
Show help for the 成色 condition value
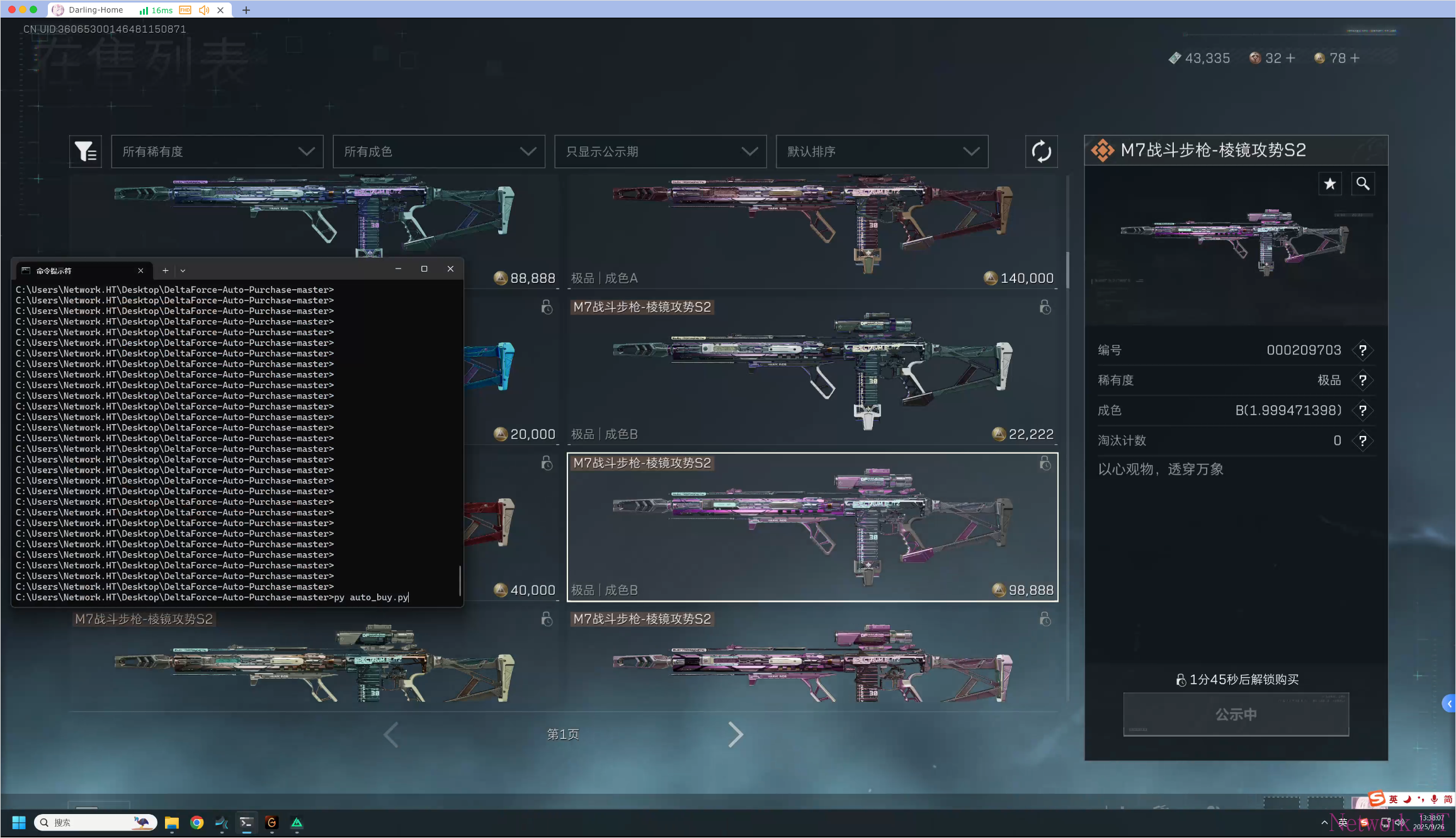tap(1363, 411)
